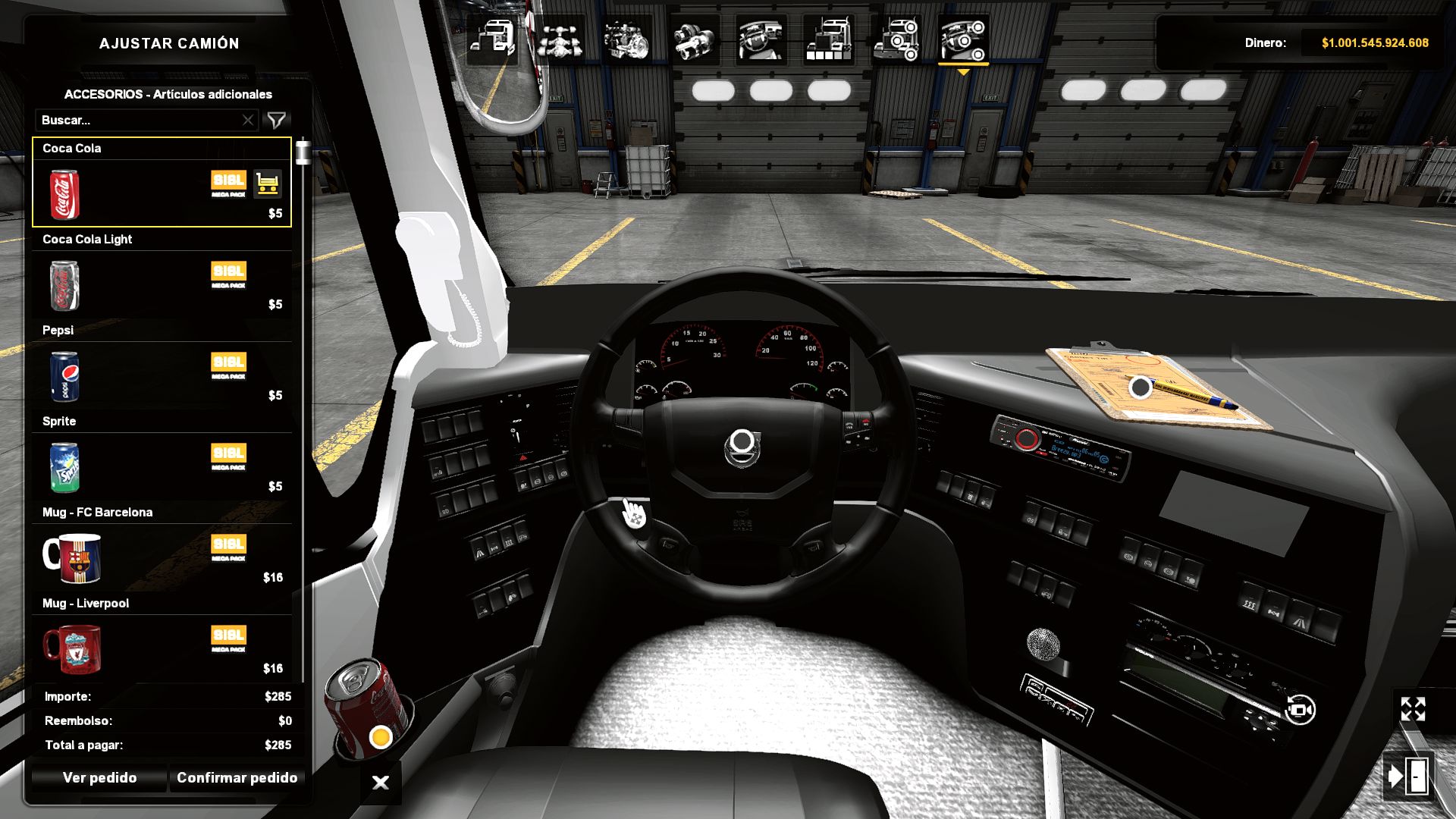This screenshot has width=1456, height=819.
Task: Add Coca Cola to cart via cart icon
Action: [x=267, y=184]
